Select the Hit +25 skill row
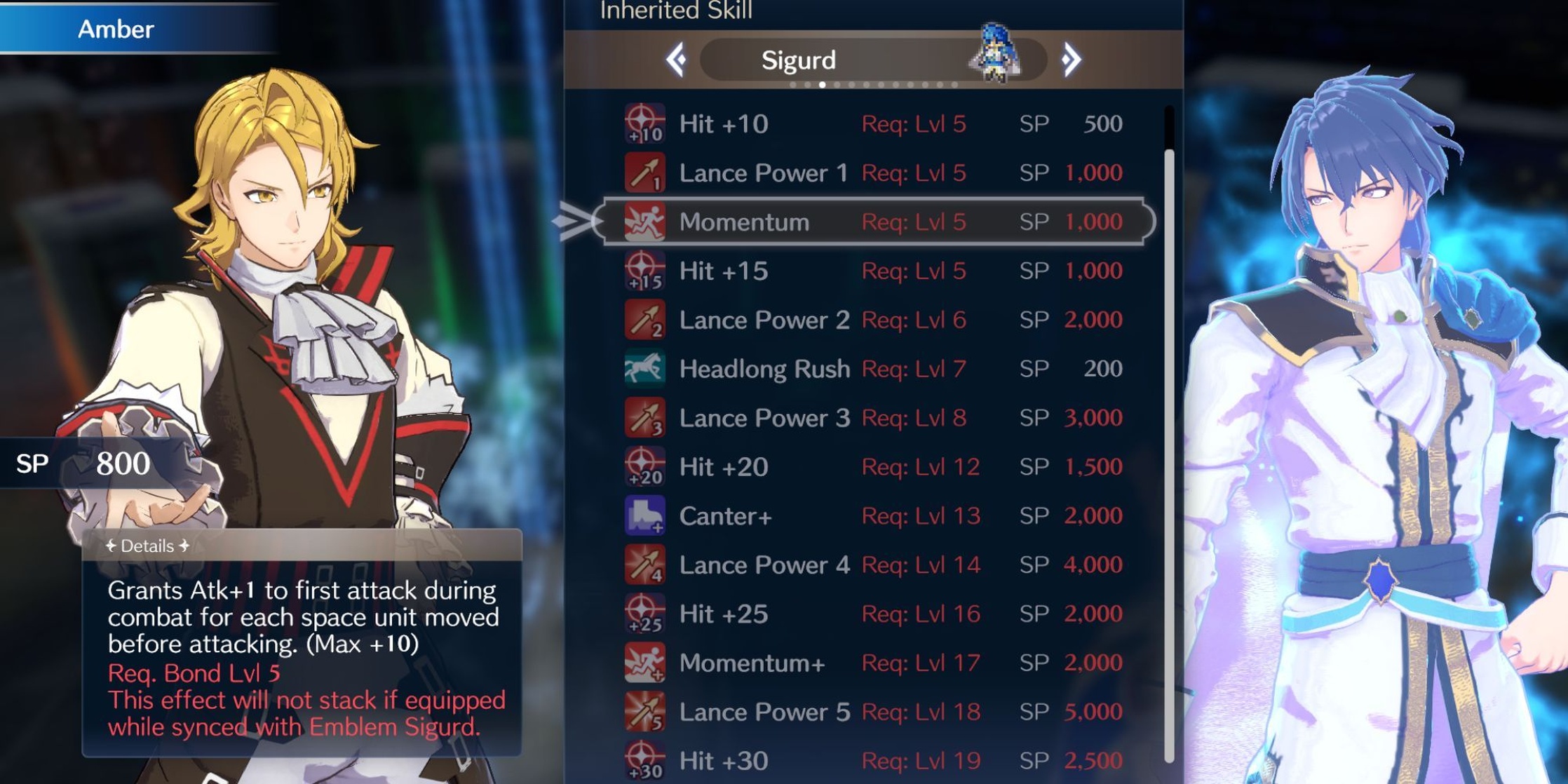This screenshot has width=1568, height=784. (873, 614)
